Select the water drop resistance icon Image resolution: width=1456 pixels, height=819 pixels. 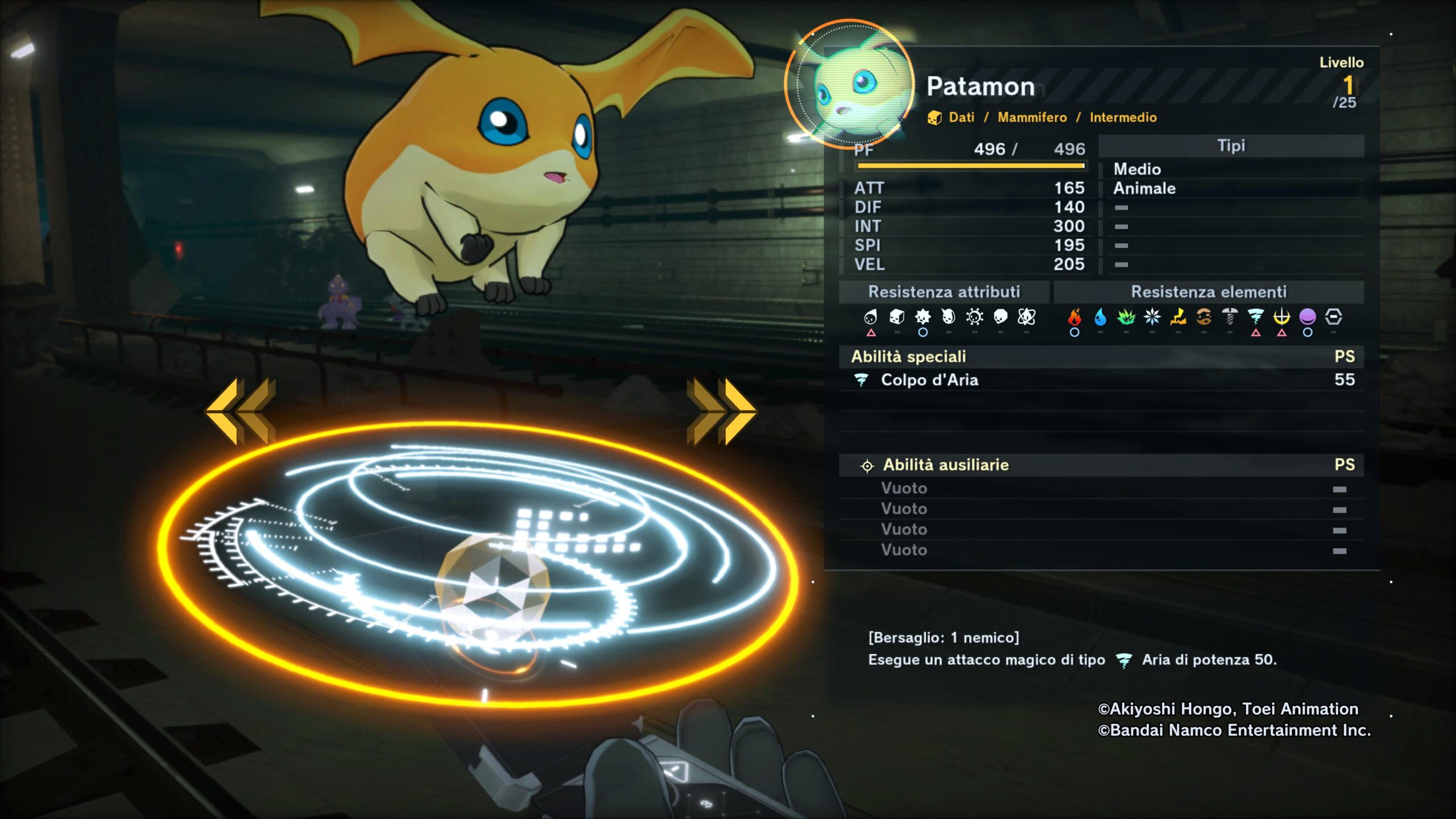[x=1101, y=317]
